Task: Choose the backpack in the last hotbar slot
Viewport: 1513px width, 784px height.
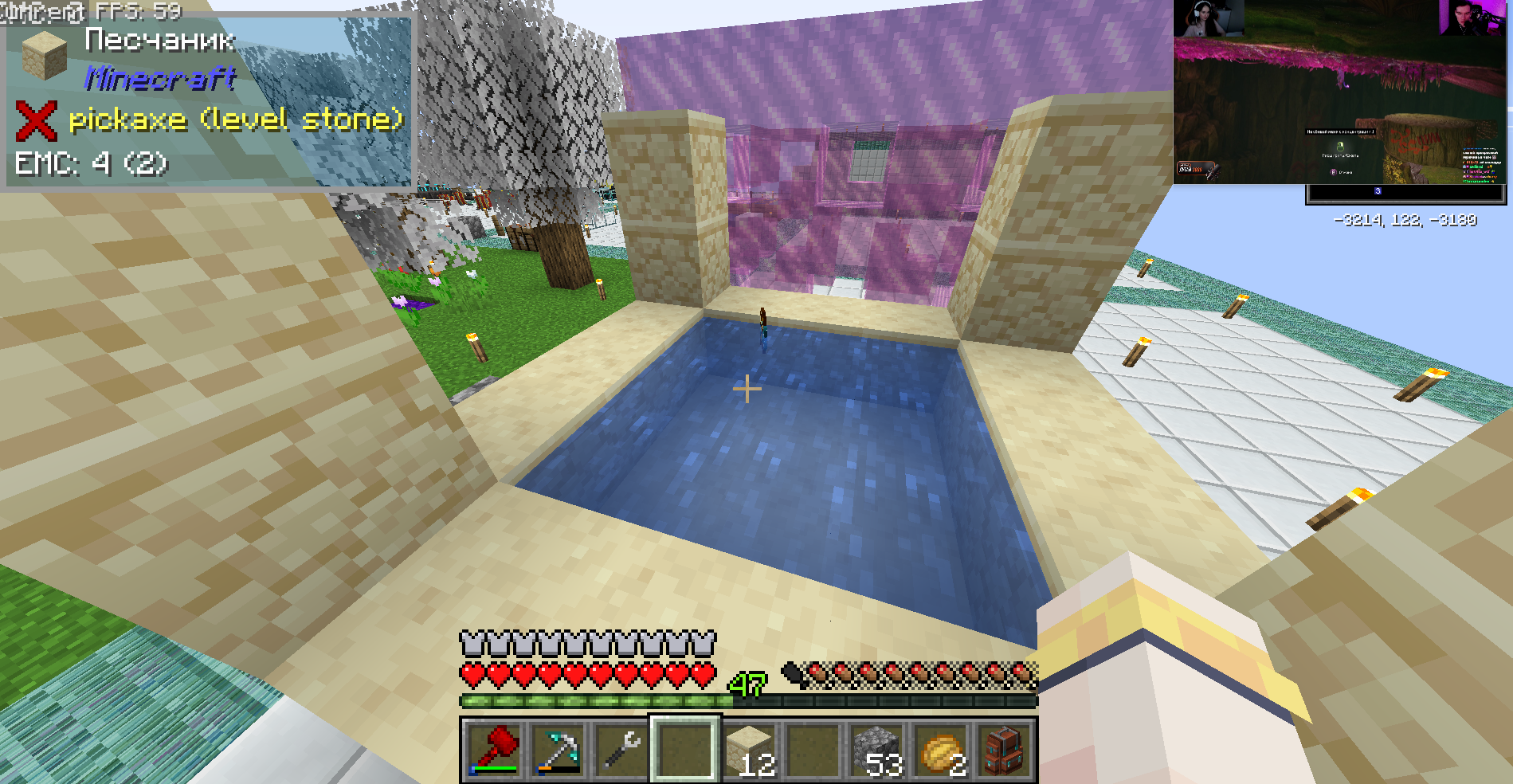Action: coord(1004,751)
